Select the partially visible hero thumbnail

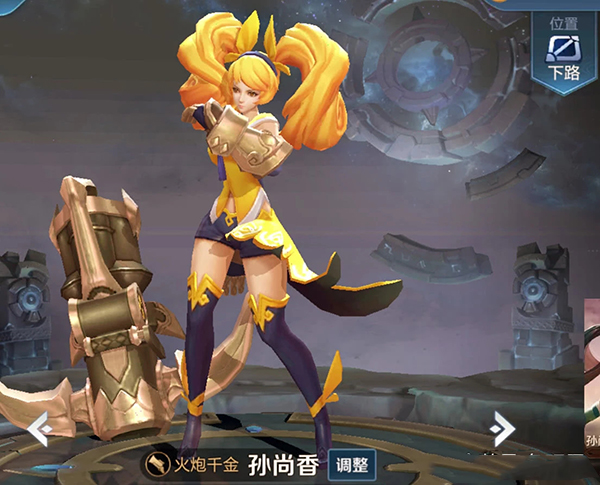[591, 380]
